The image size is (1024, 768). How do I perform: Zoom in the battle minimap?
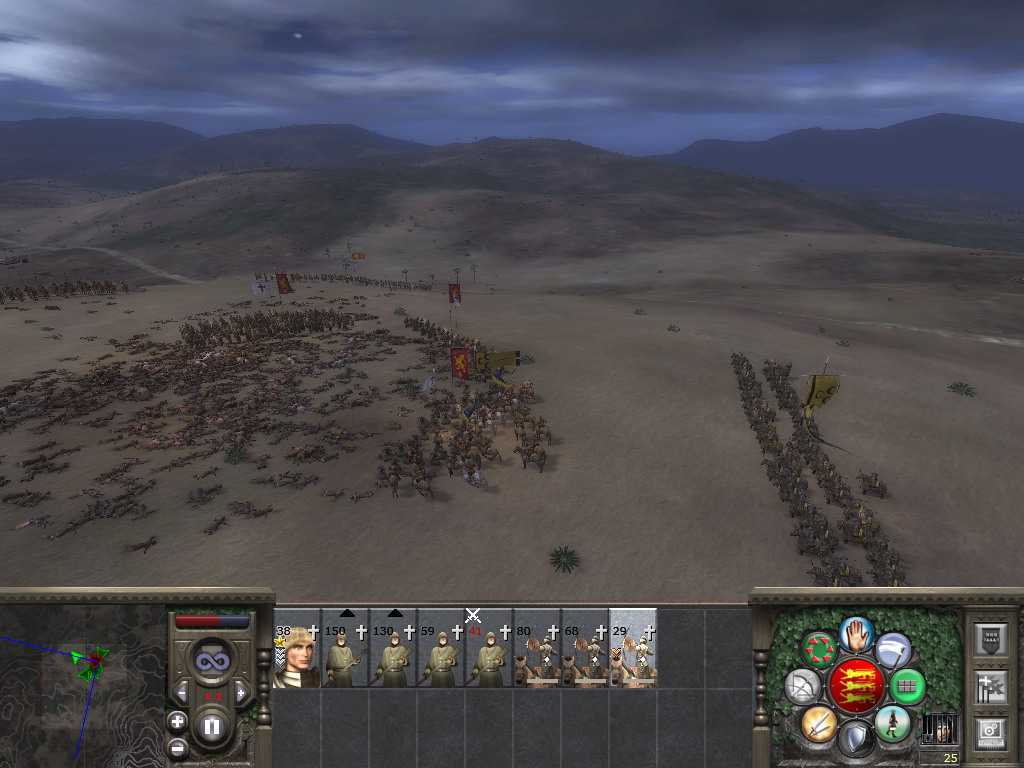177,720
